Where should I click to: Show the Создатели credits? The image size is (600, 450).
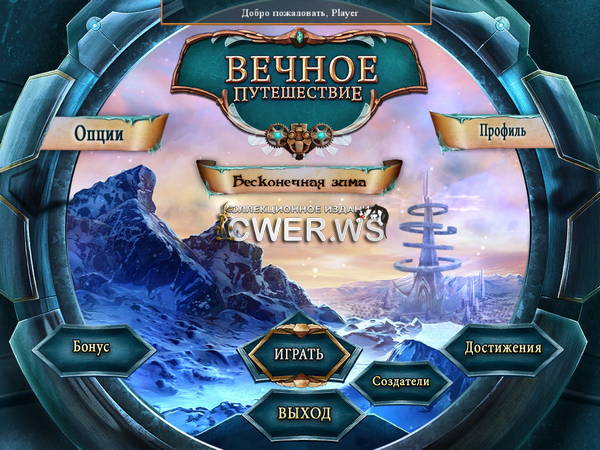click(x=399, y=381)
